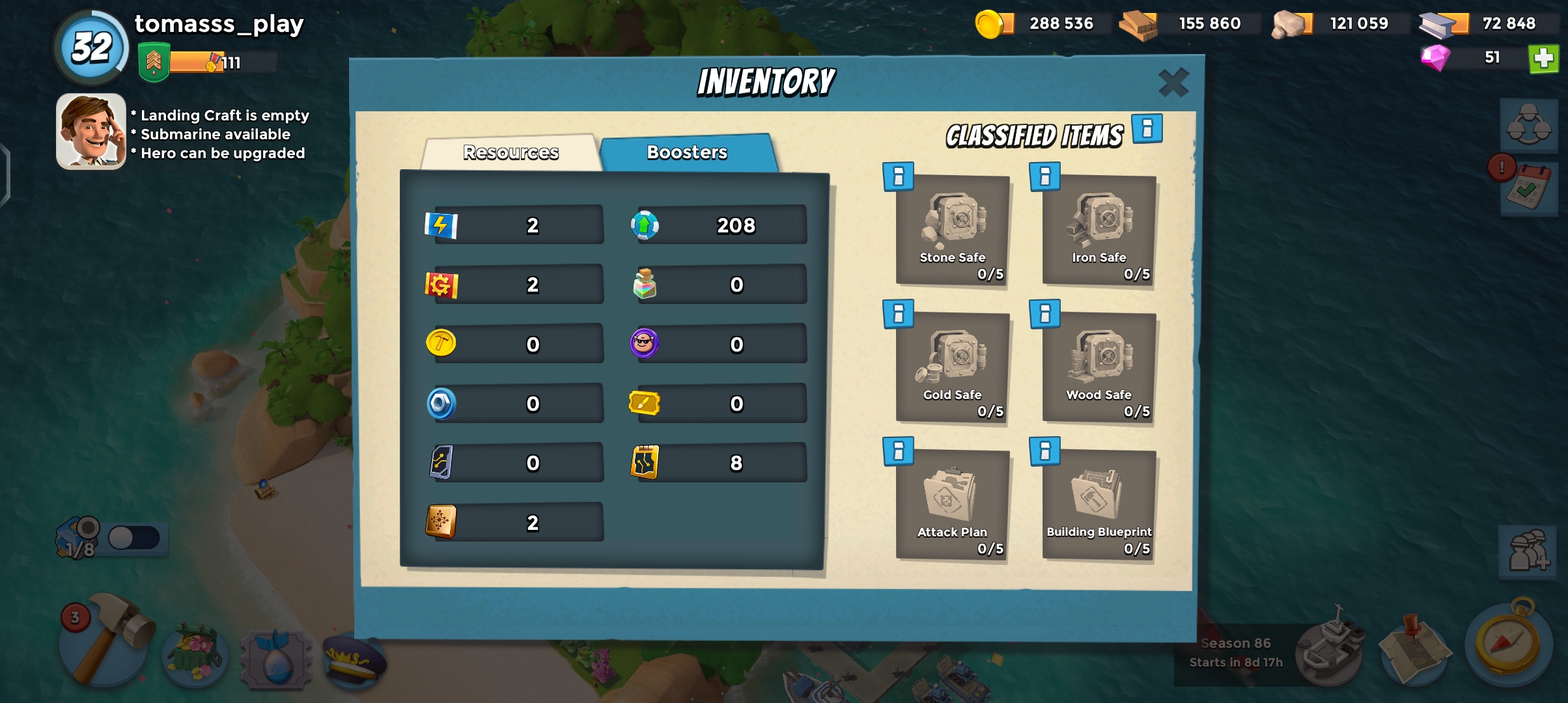Switch to the Resources tab
This screenshot has height=703, width=1568.
511,152
